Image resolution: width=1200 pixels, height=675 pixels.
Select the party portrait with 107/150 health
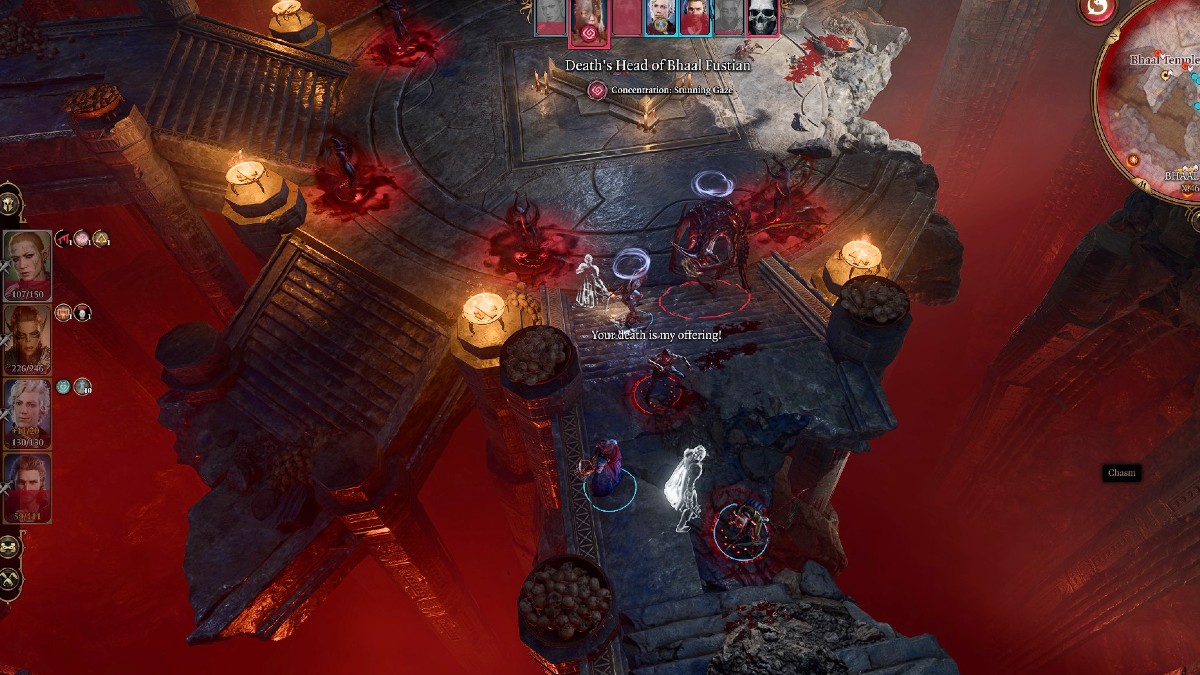[x=27, y=263]
